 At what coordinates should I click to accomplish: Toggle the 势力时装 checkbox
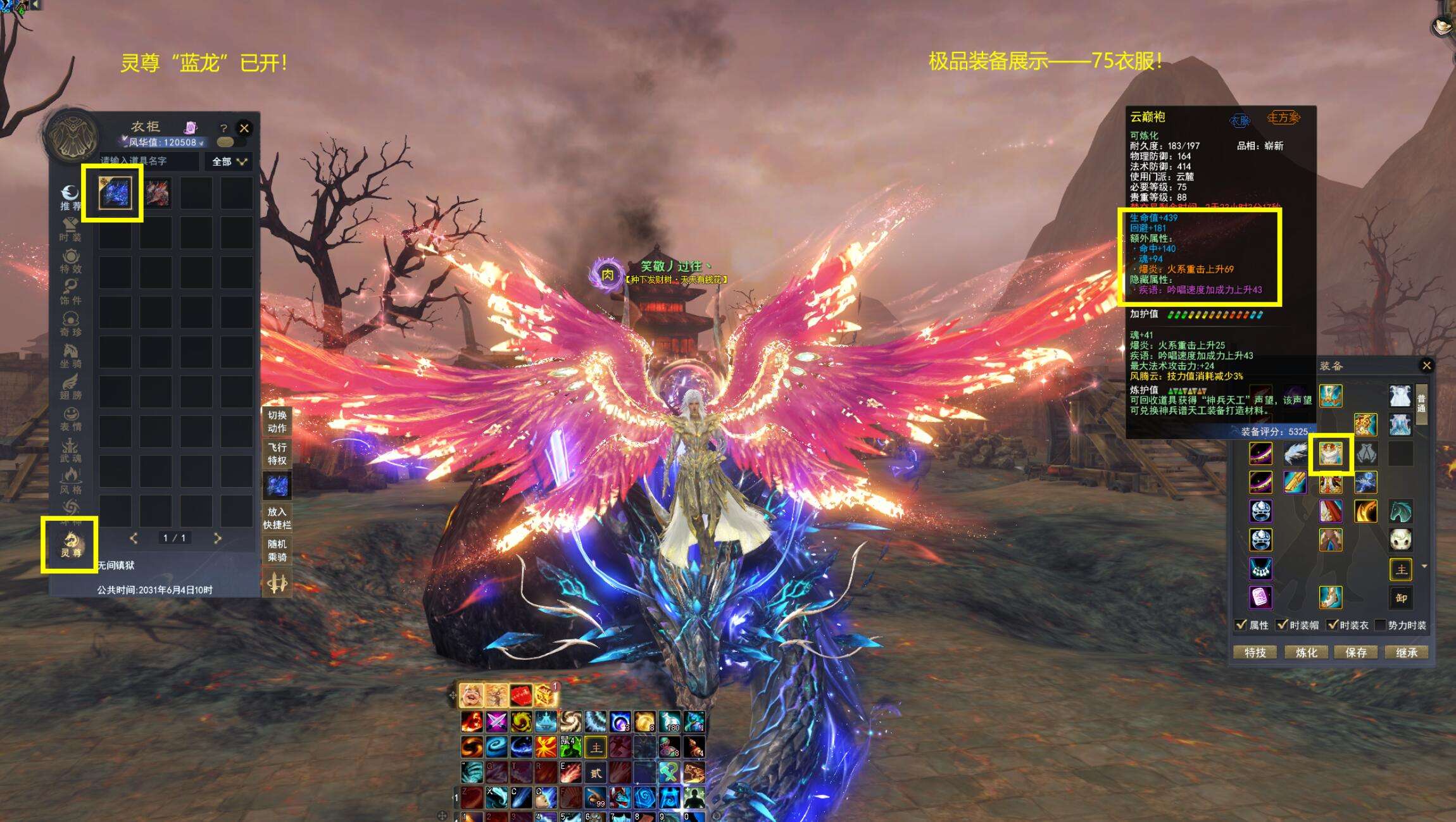tap(1381, 625)
